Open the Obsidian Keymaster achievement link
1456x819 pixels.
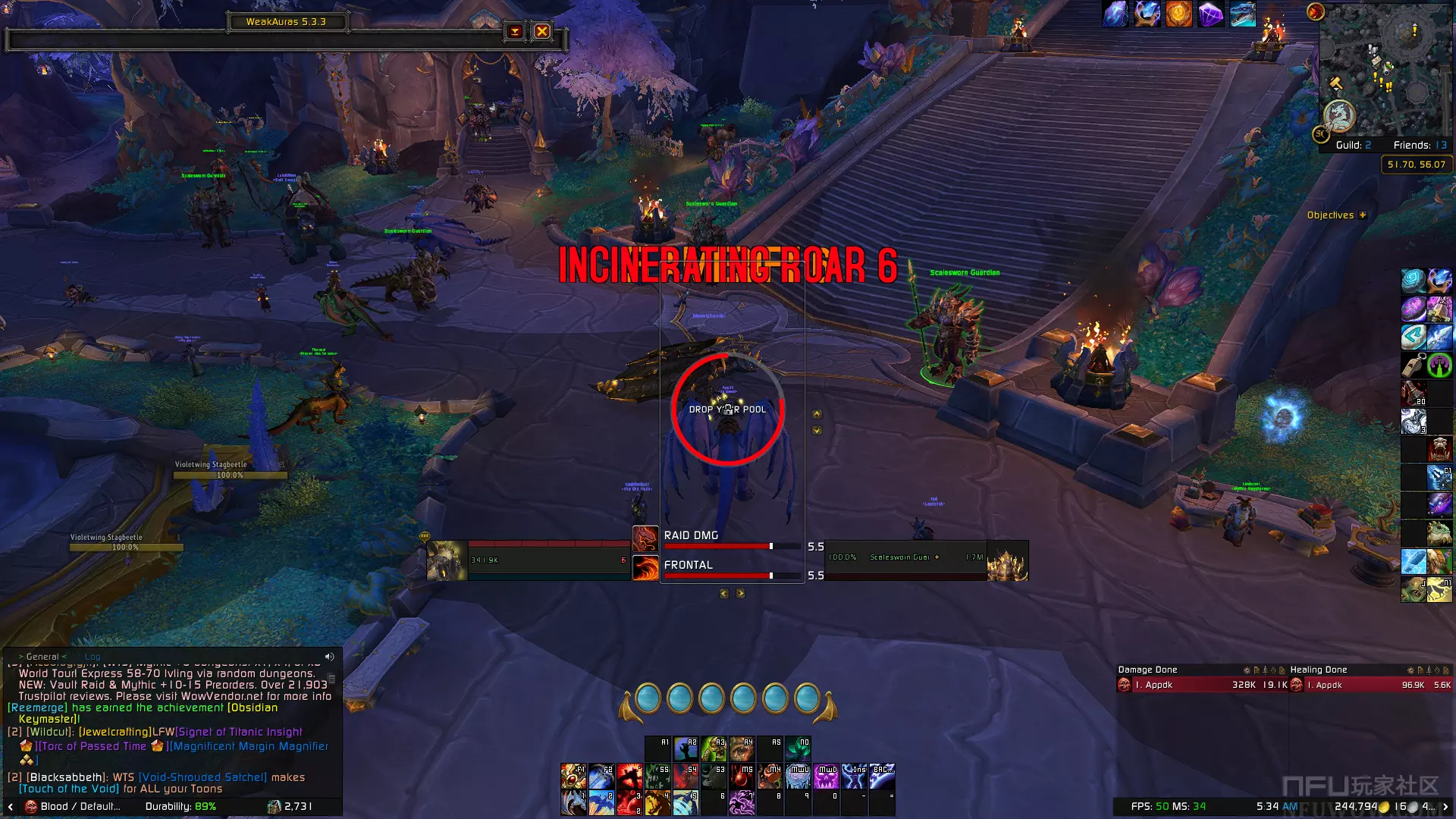pyautogui.click(x=253, y=708)
